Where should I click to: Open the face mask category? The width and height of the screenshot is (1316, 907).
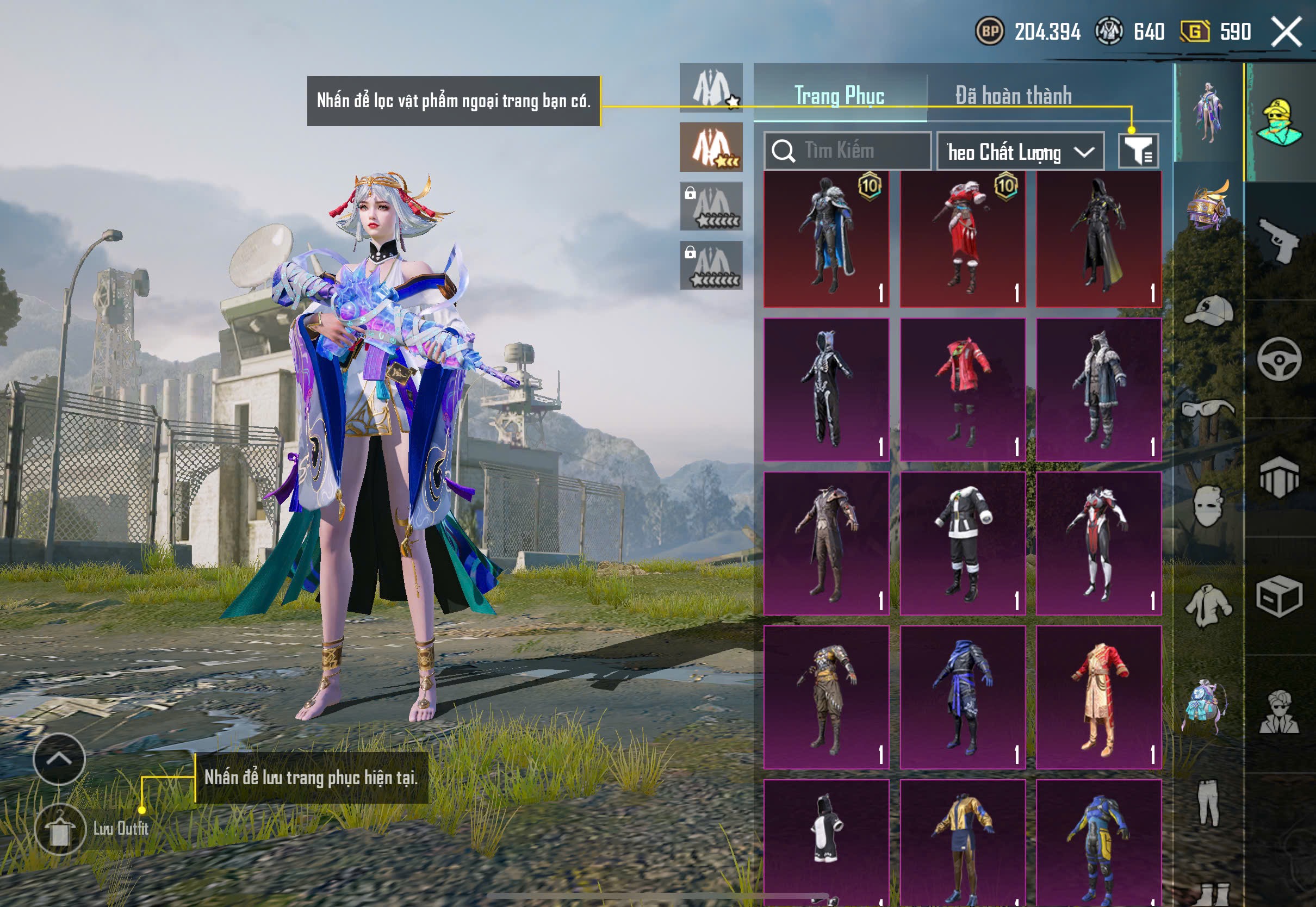coord(1209,506)
